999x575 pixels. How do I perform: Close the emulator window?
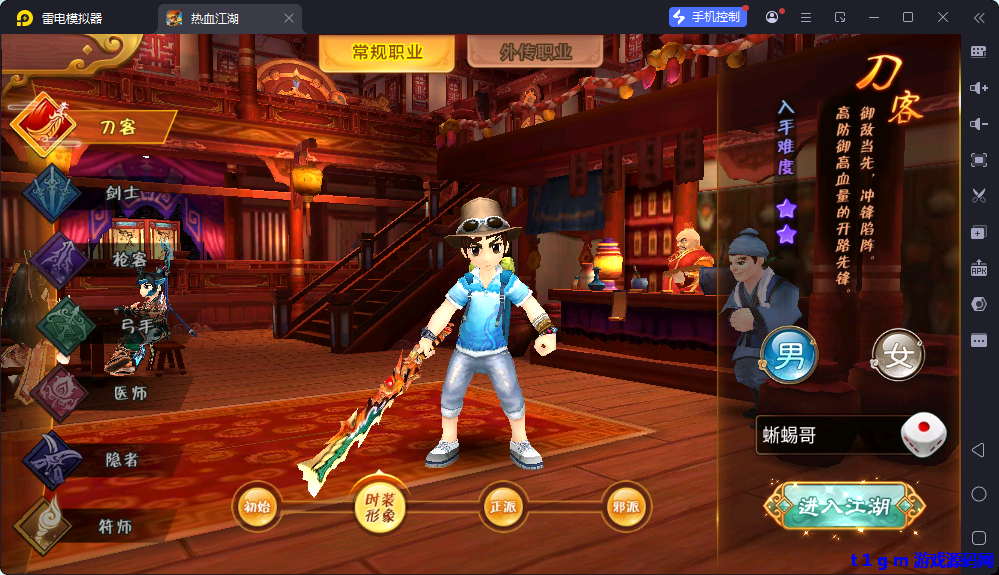(x=943, y=17)
